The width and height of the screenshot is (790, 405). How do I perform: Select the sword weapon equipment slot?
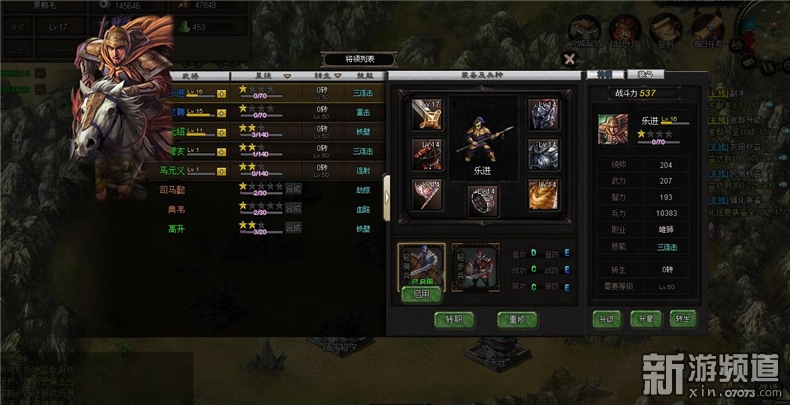(x=427, y=115)
